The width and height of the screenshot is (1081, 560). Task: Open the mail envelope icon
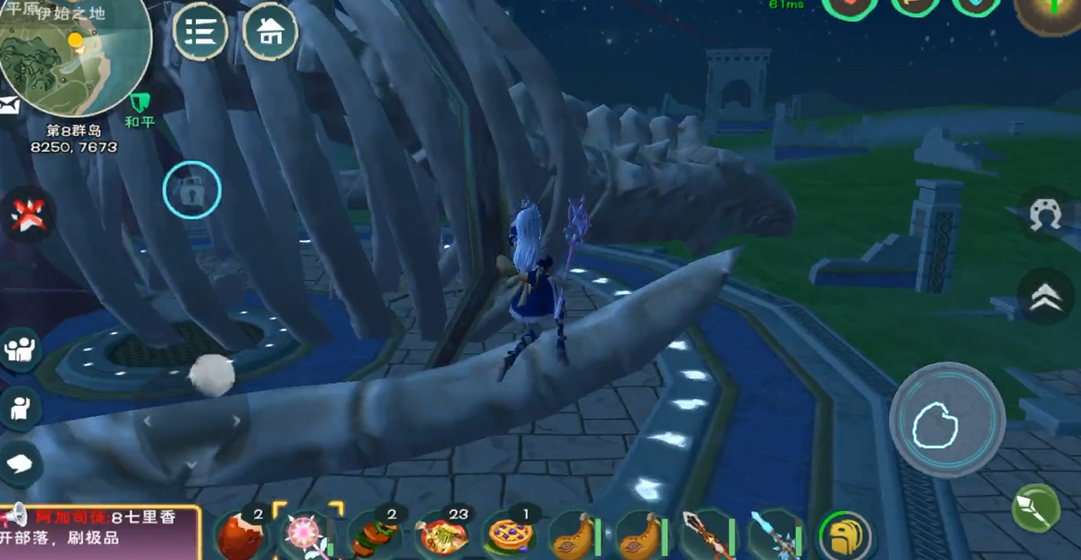coord(9,105)
